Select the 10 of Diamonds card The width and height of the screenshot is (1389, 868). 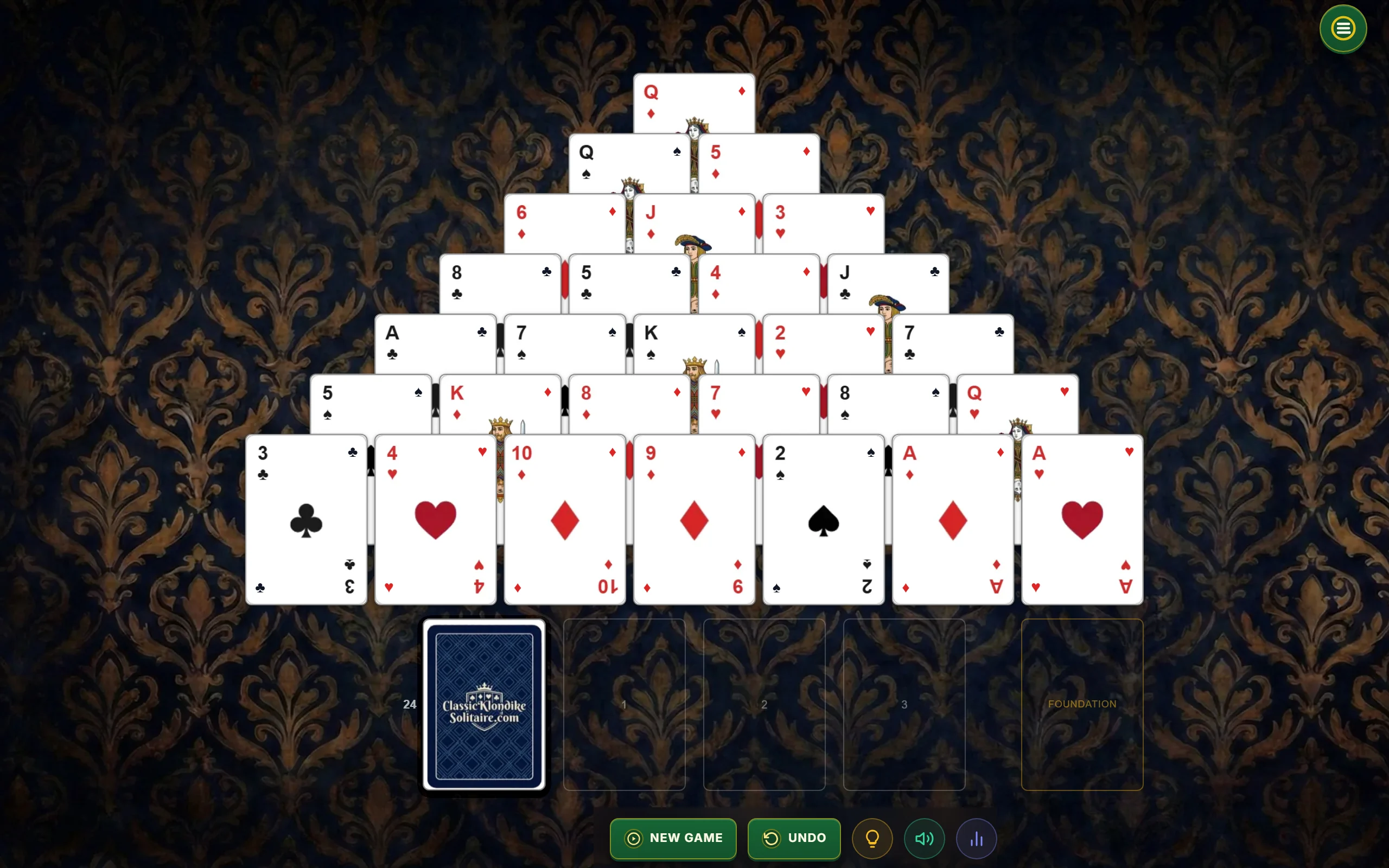(564, 520)
